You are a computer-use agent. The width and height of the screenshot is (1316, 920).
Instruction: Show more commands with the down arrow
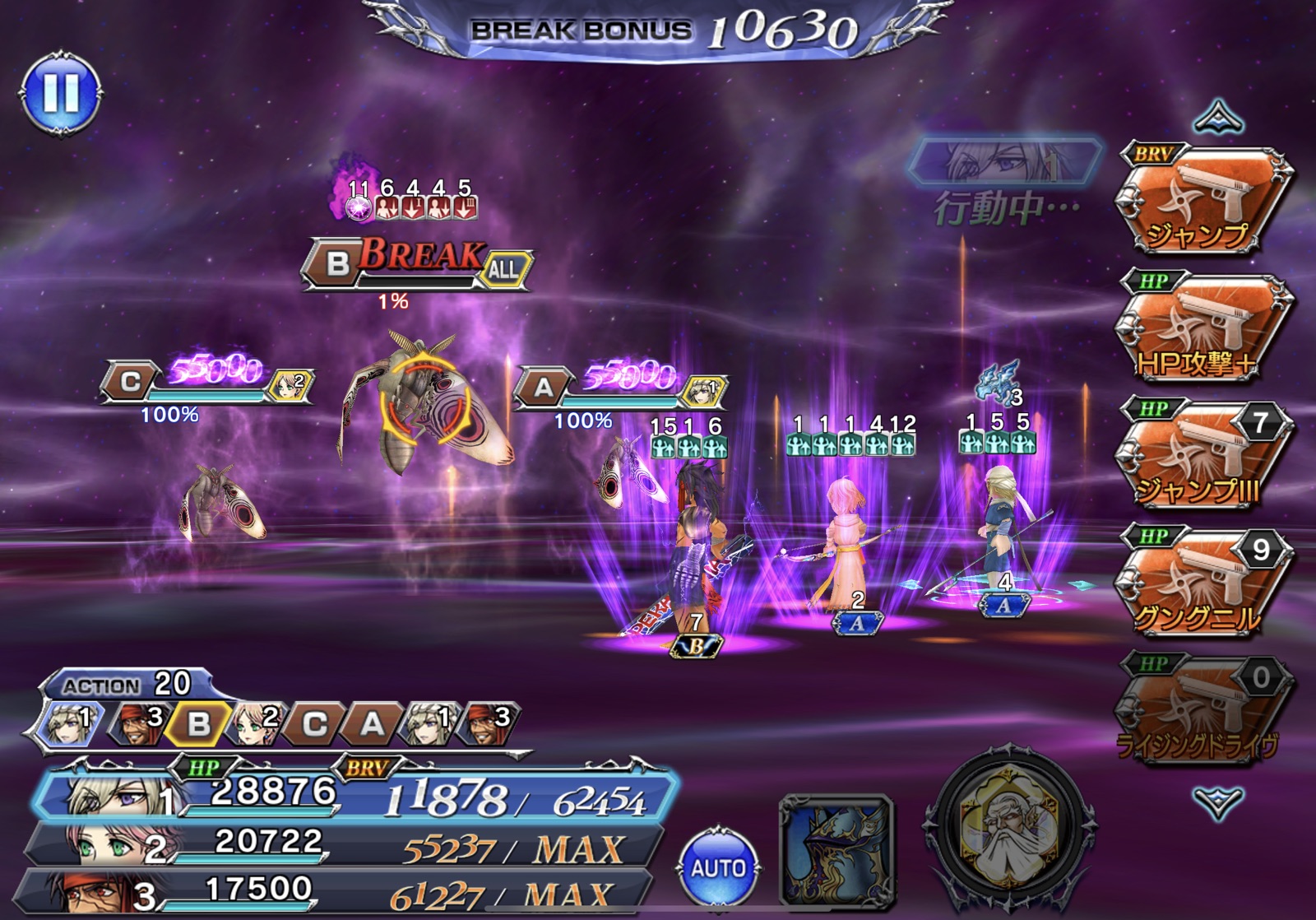click(1218, 802)
